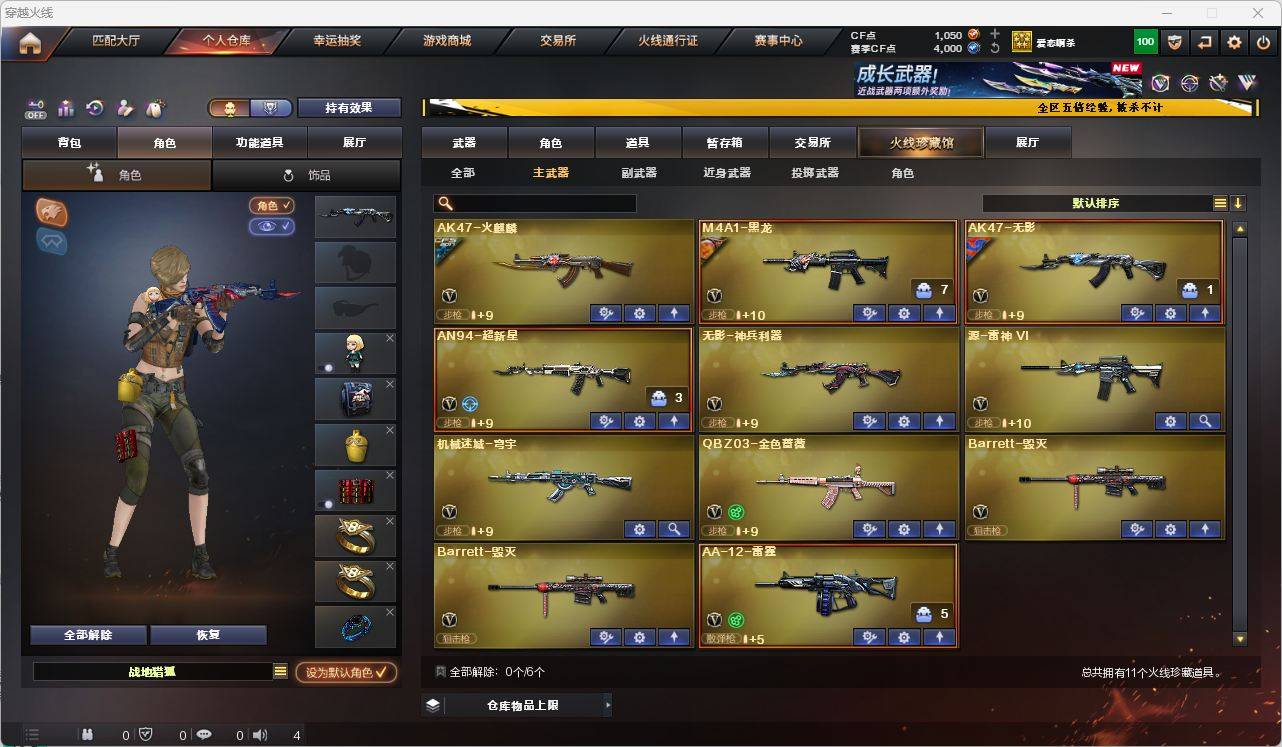1282x747 pixels.
Task: Adjust the volume control in the bottom bar
Action: point(259,735)
